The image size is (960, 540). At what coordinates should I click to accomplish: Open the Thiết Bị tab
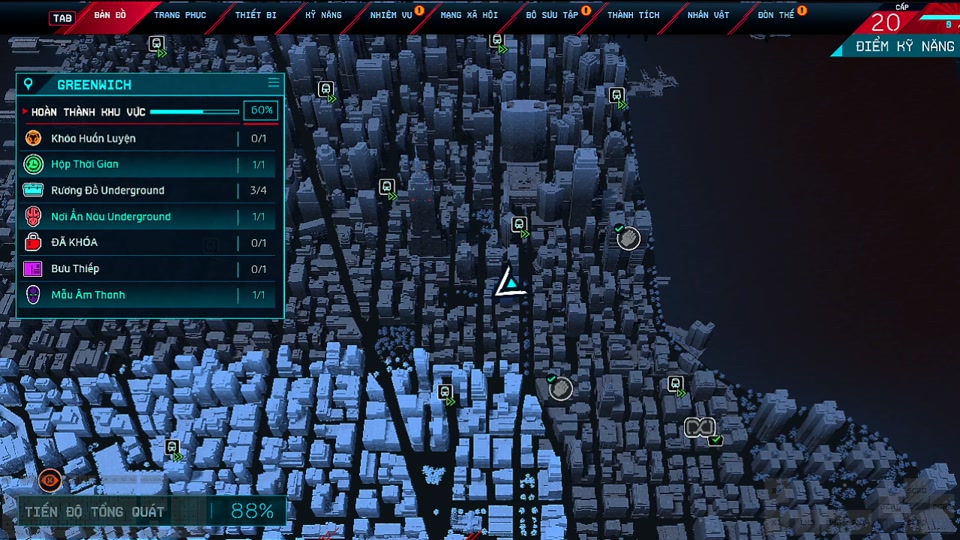(256, 16)
